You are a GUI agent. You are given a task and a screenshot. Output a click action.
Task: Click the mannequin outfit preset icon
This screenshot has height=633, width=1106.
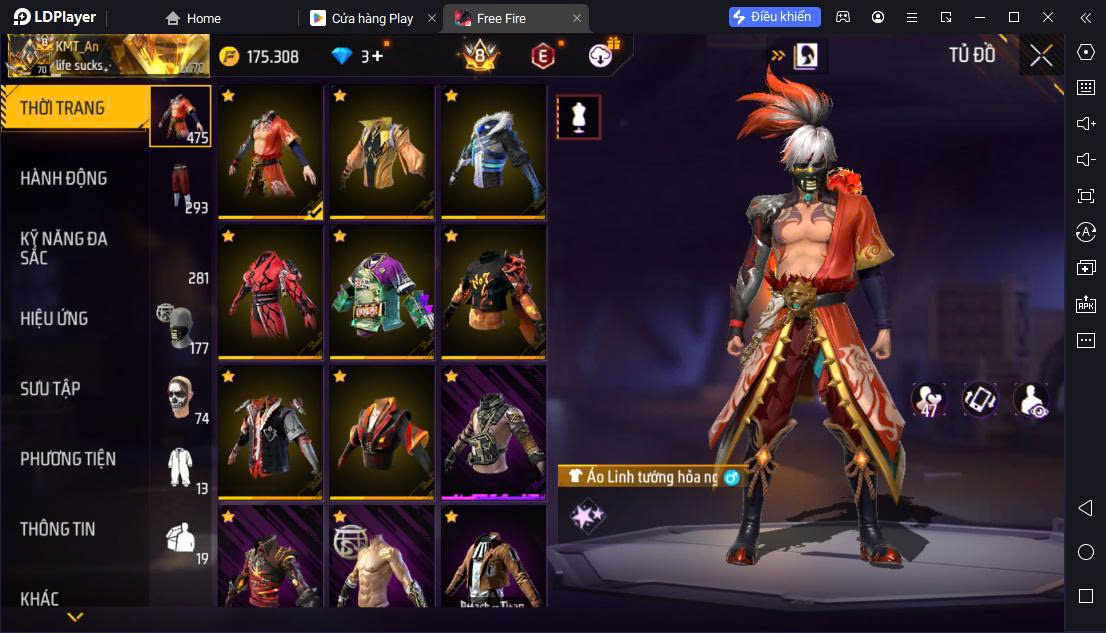(578, 117)
